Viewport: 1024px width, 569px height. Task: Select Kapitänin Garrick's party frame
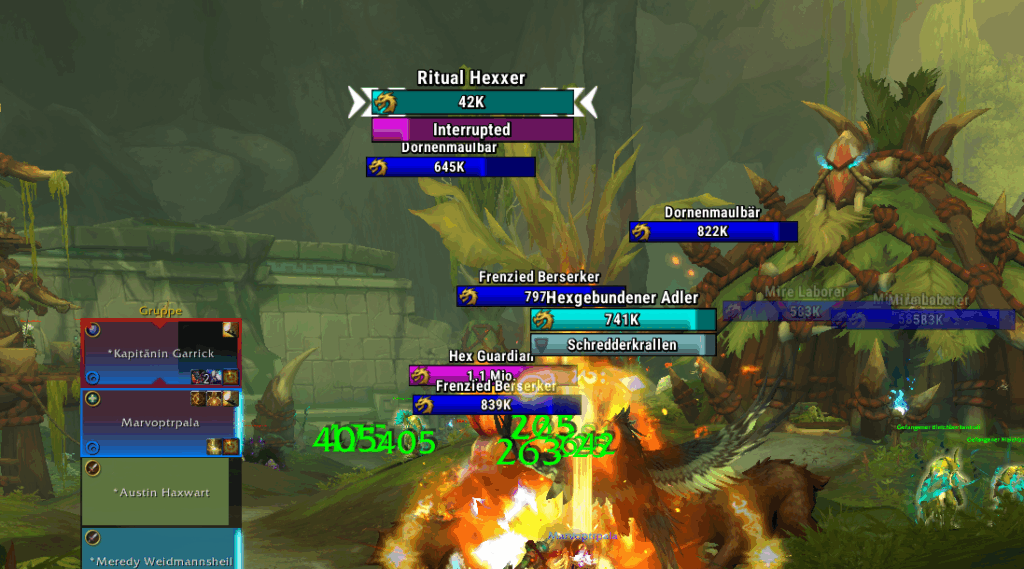(x=160, y=353)
